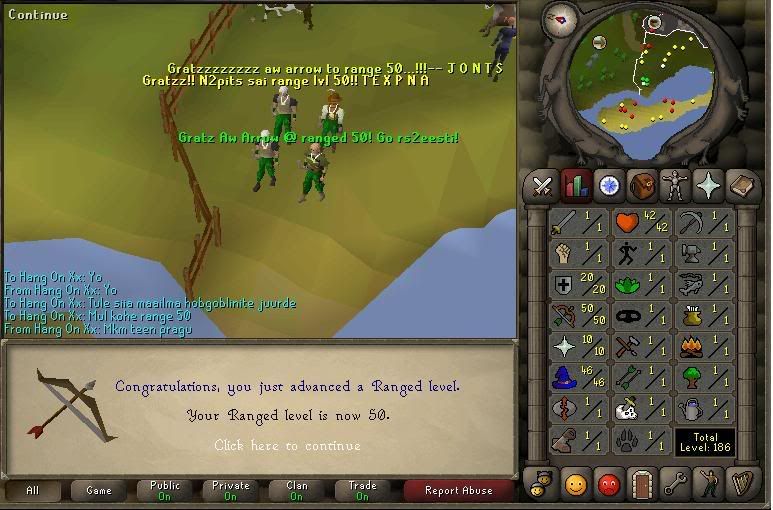Switch chat filter to All

coord(32,491)
